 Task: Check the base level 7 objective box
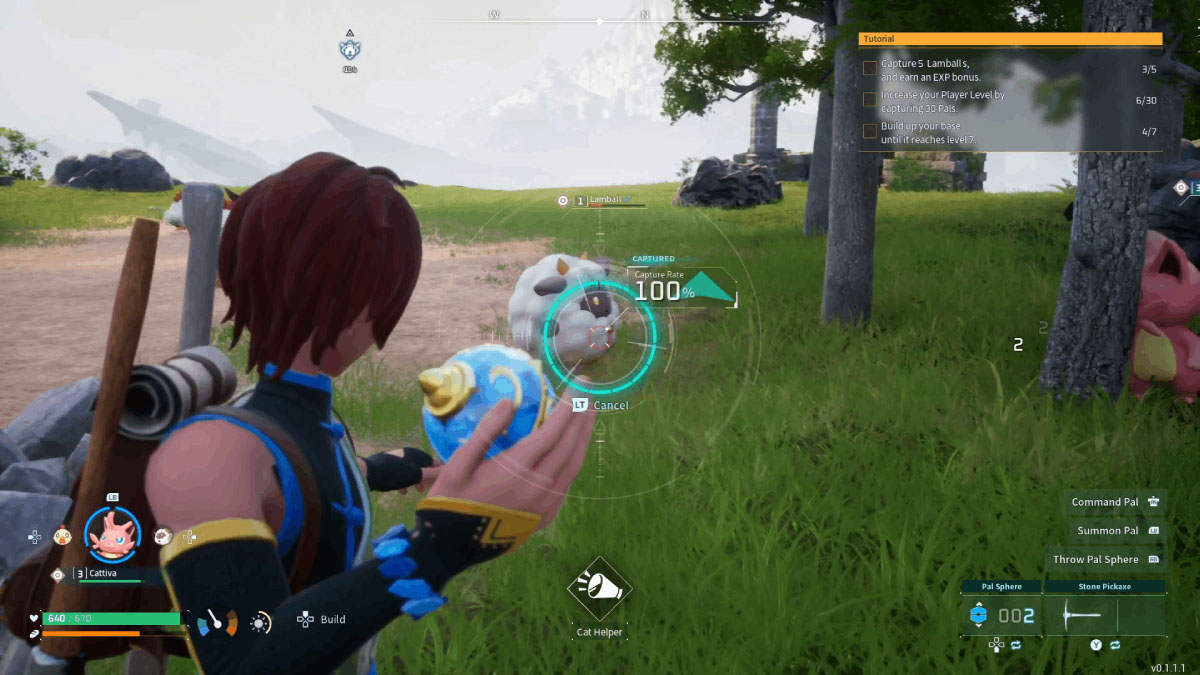click(x=870, y=131)
